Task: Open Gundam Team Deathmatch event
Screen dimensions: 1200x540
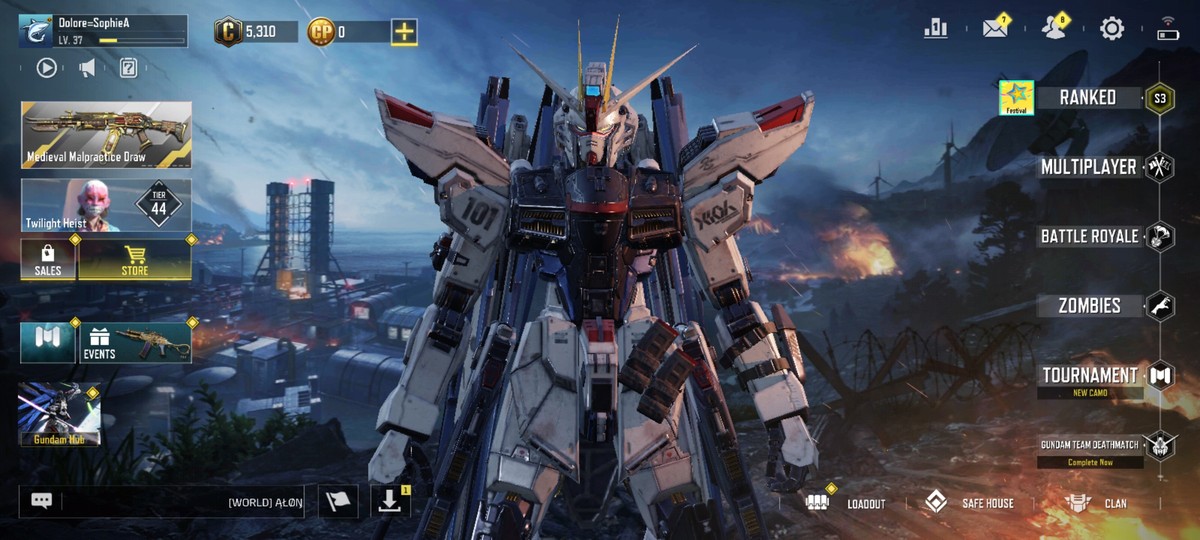Action: point(1089,446)
